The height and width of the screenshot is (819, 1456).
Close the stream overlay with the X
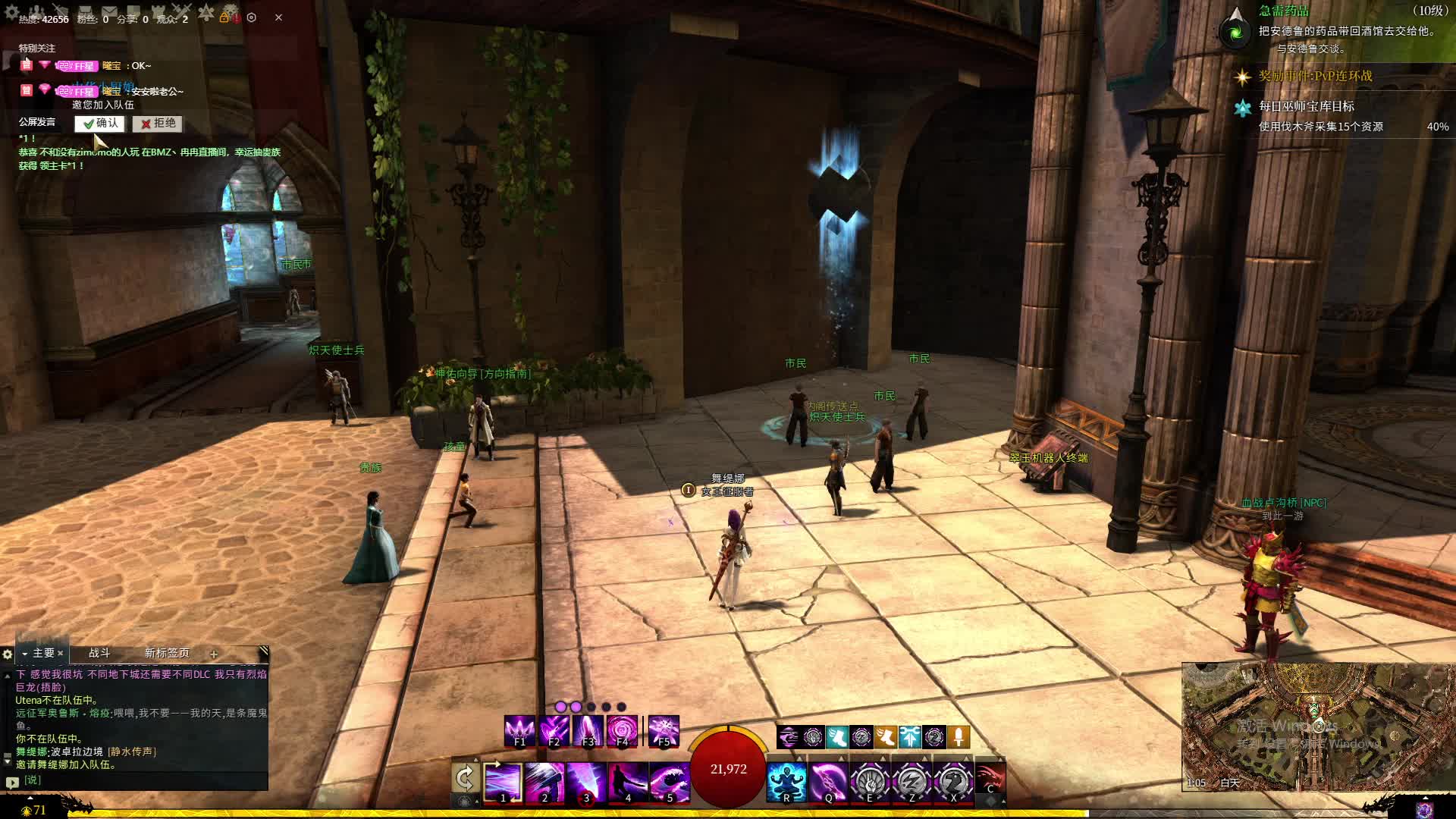(x=278, y=17)
